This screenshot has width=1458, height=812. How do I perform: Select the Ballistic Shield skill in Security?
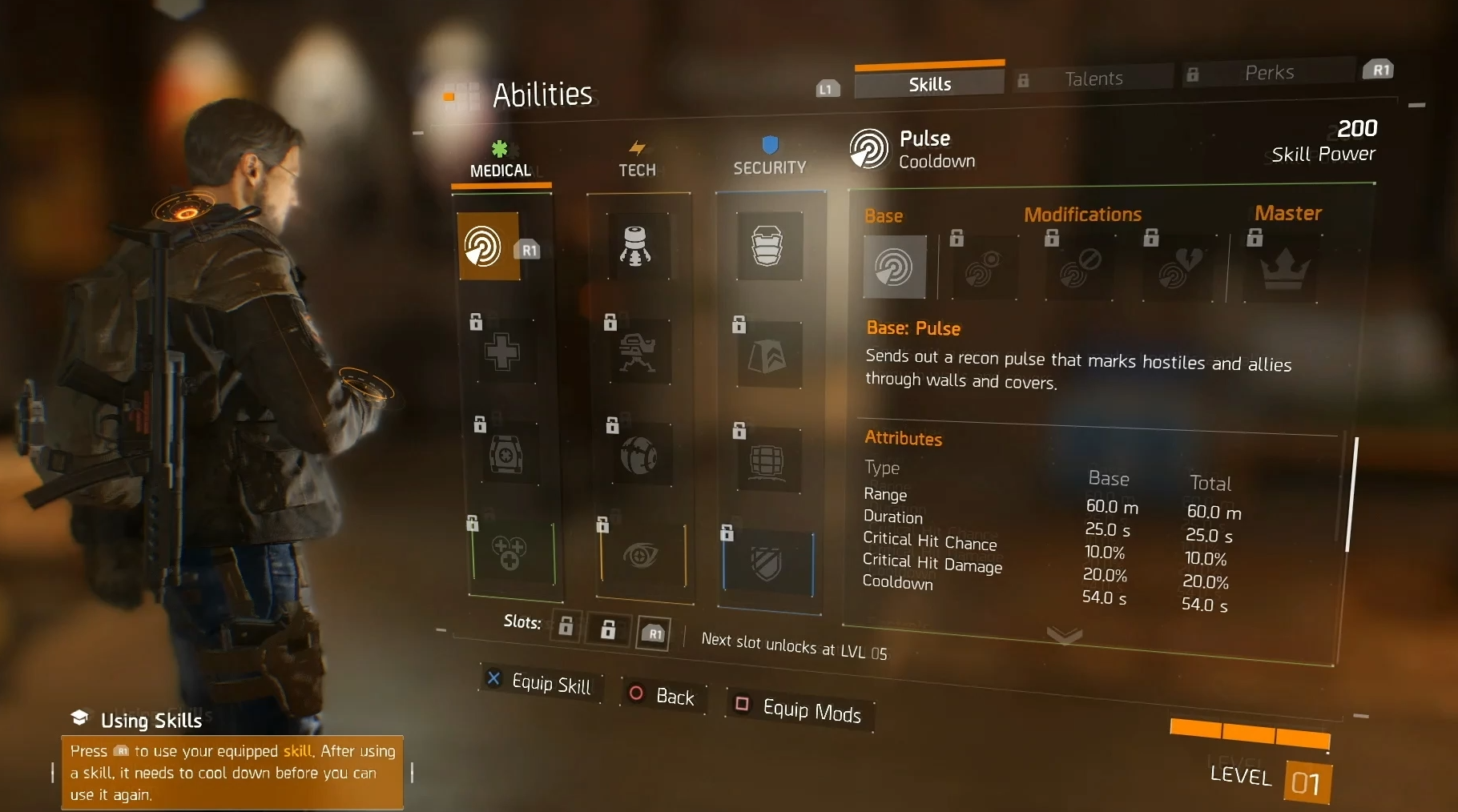point(767,245)
